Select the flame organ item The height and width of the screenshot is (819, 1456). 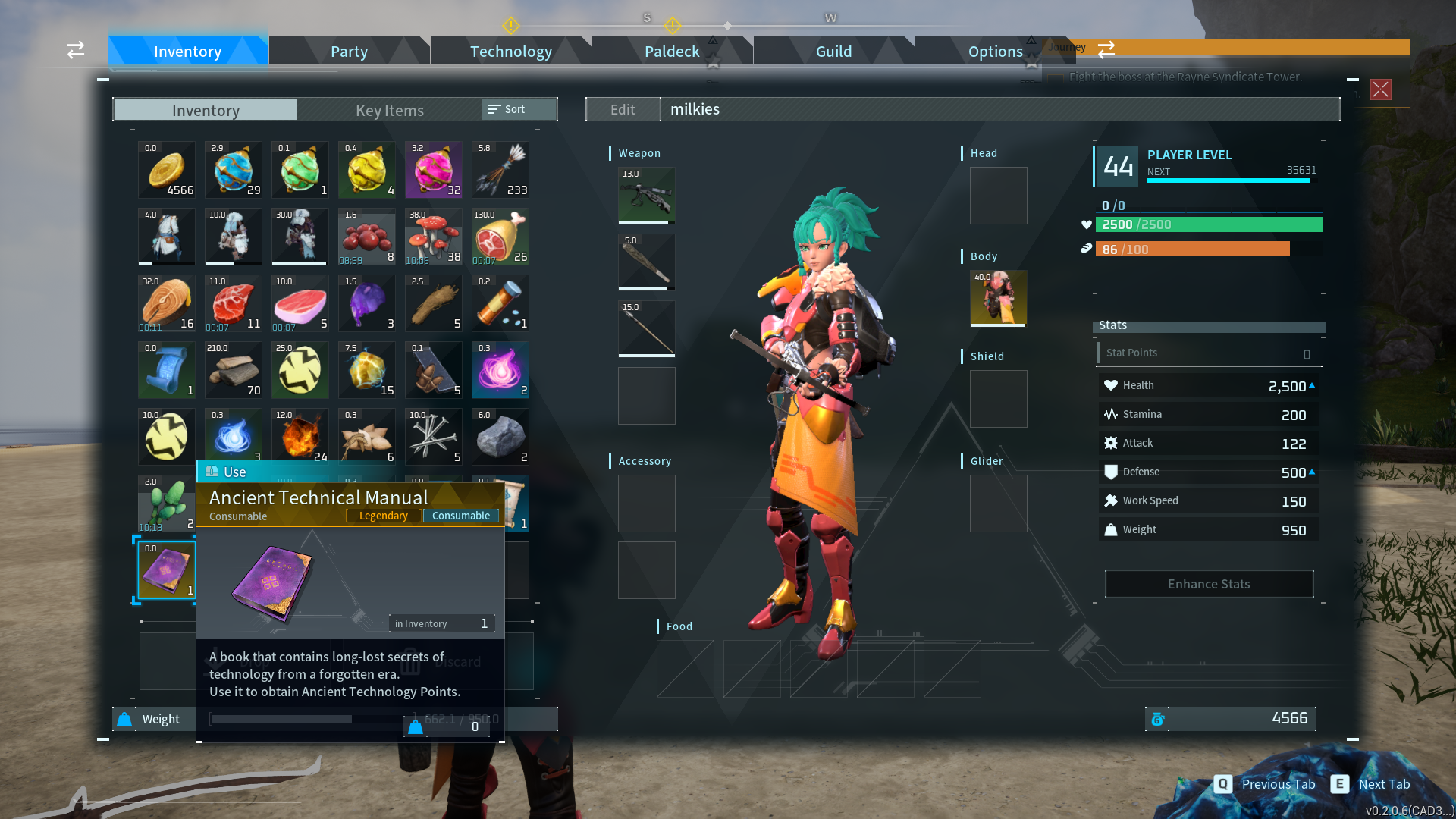[300, 437]
